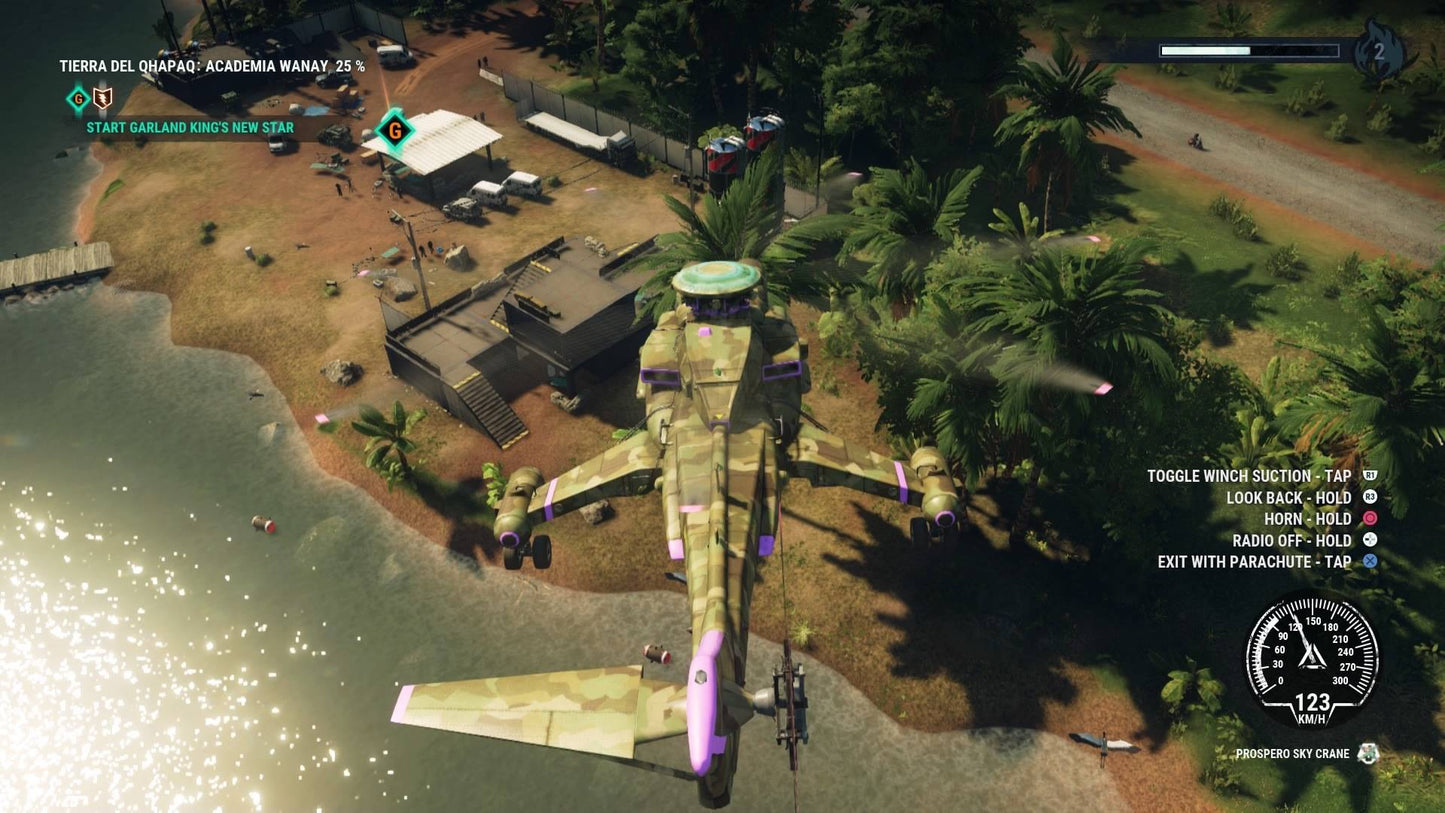
Task: Open the chaos level 2 emblem
Action: coord(1380,51)
